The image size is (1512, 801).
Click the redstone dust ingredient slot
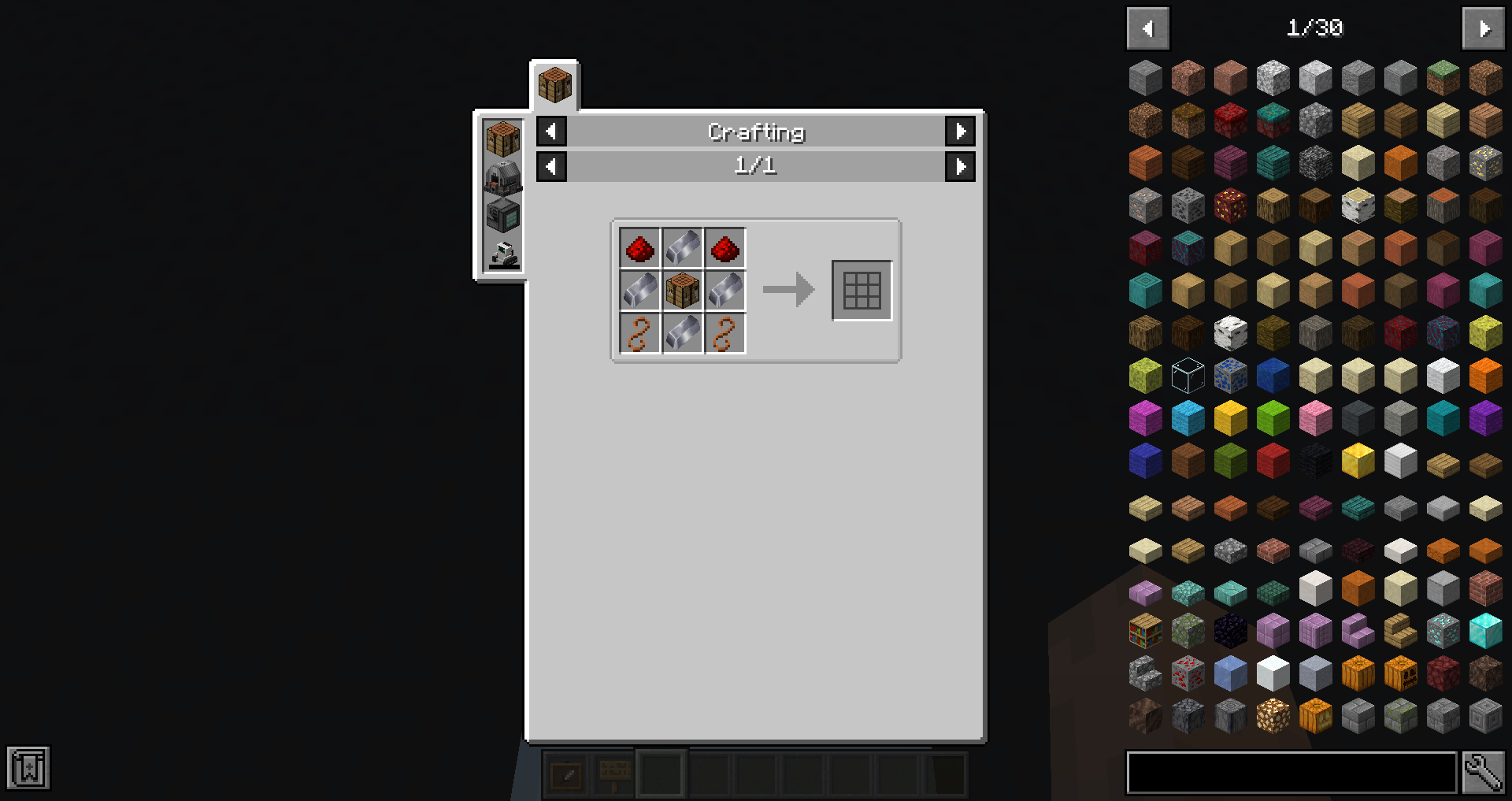pyautogui.click(x=639, y=248)
